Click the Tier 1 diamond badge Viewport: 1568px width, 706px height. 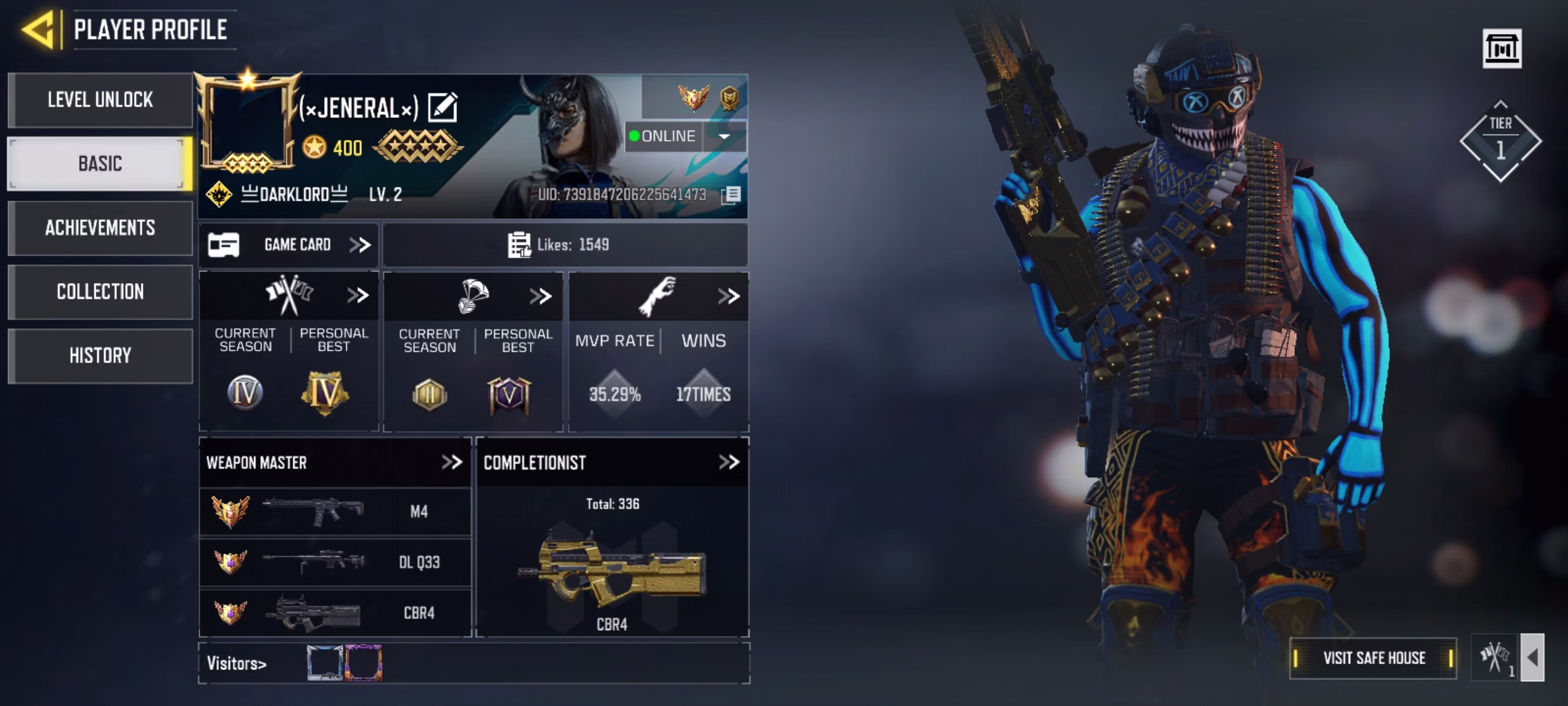pyautogui.click(x=1500, y=141)
